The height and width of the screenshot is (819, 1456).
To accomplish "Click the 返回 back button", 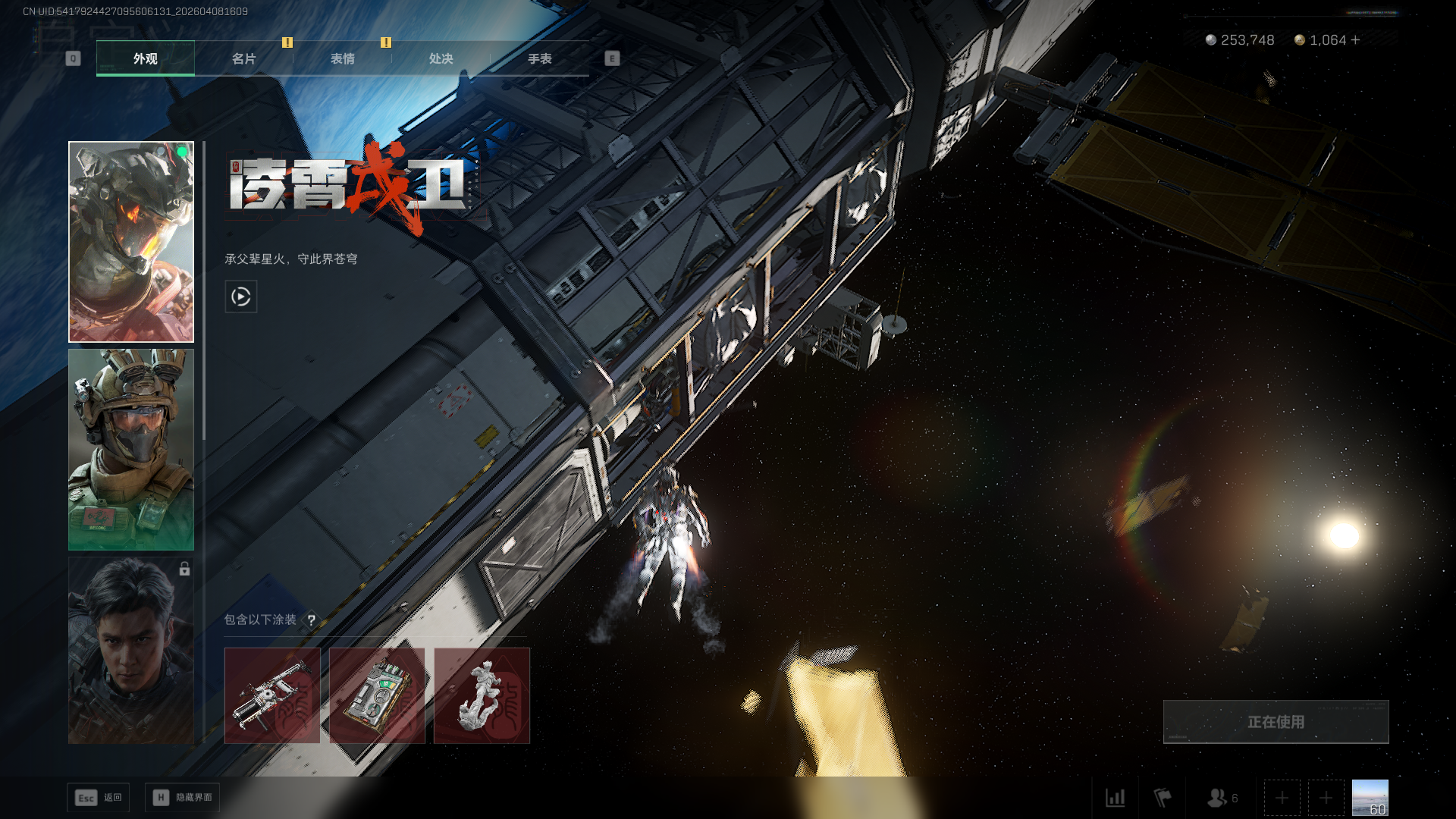I will click(99, 798).
